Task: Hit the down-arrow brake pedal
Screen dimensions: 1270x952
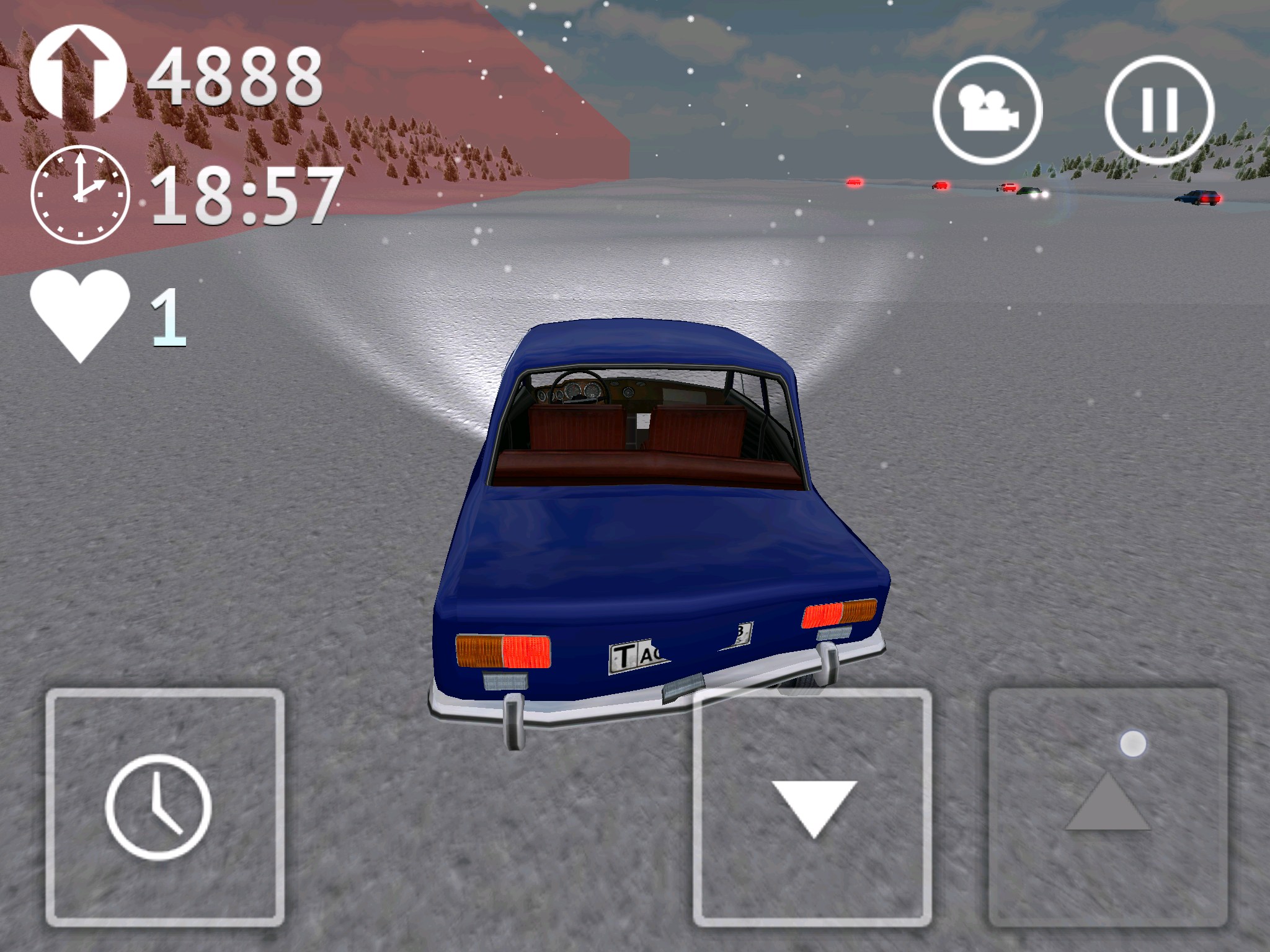Action: coord(812,807)
